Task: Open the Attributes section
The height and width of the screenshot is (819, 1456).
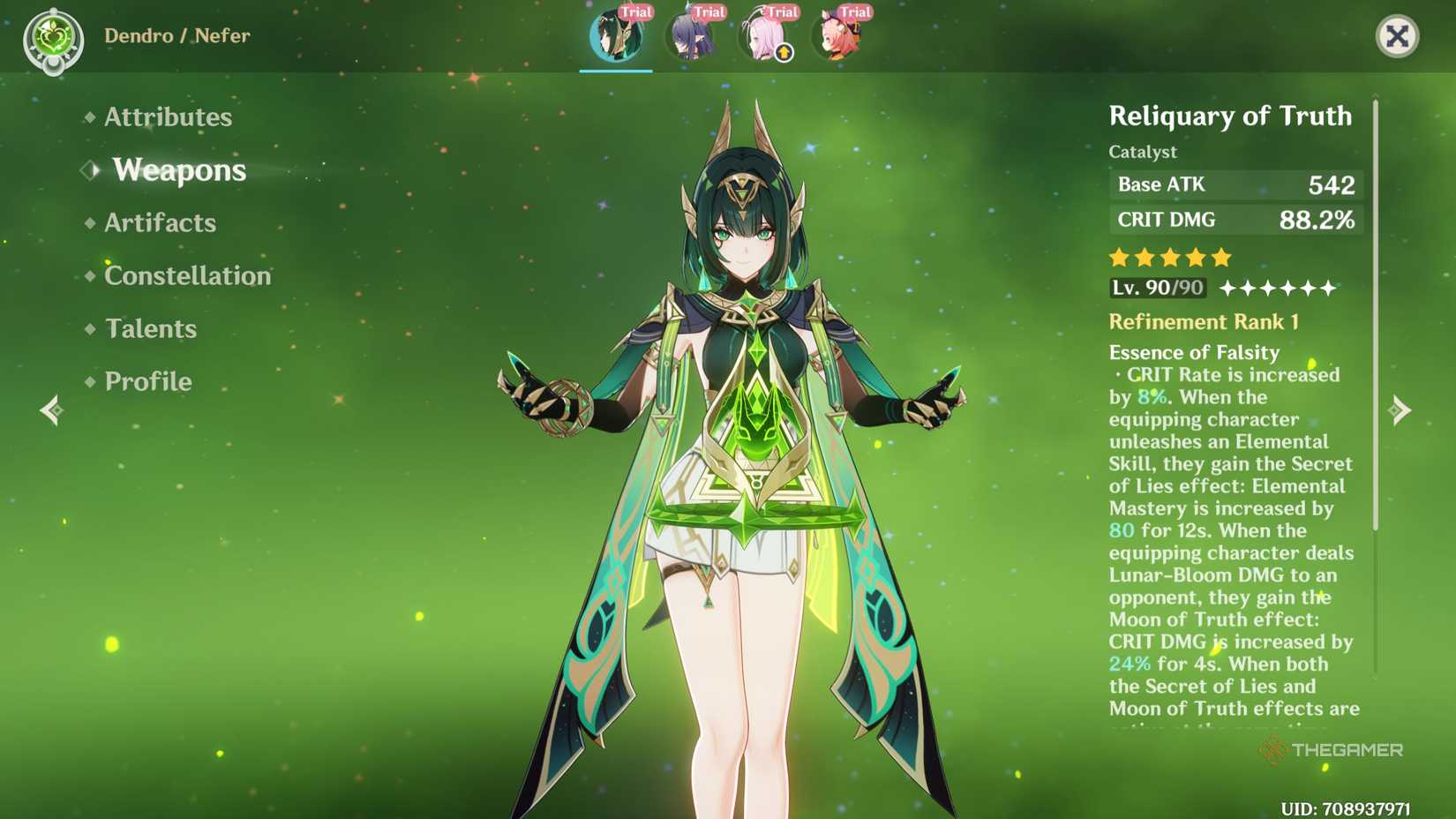Action: click(168, 116)
